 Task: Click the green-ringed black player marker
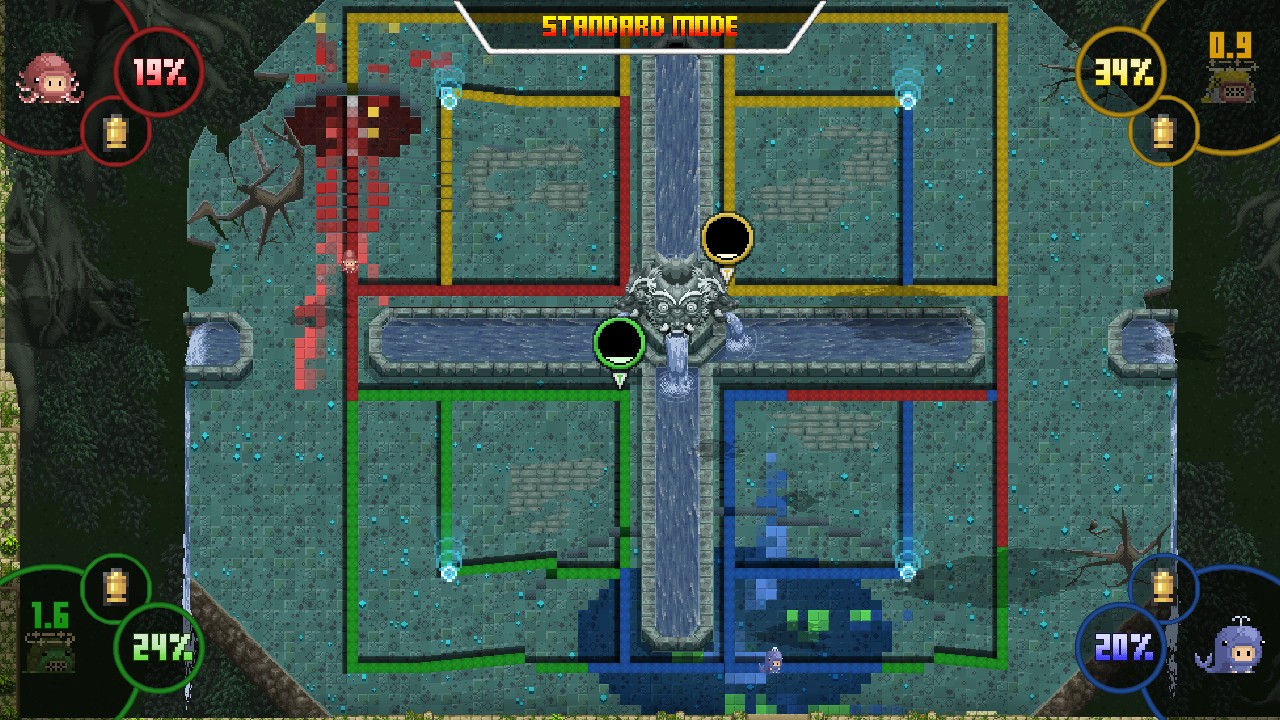619,342
